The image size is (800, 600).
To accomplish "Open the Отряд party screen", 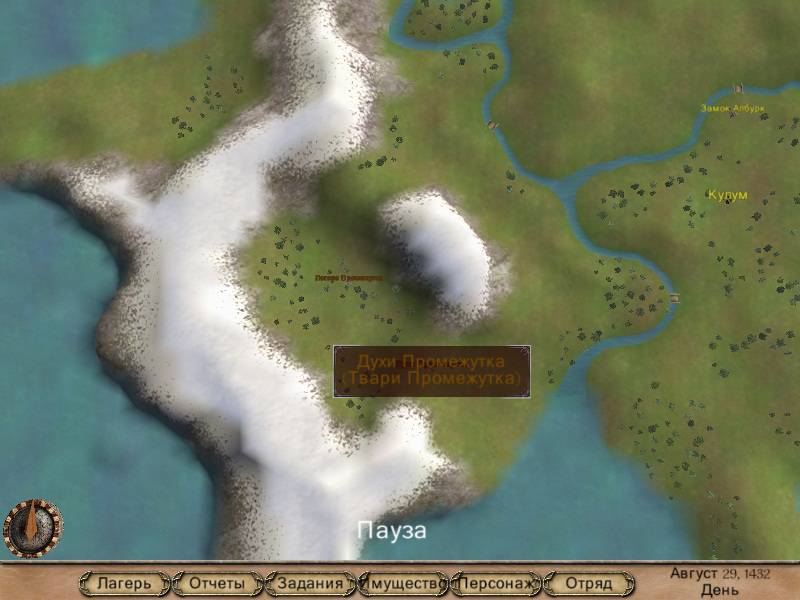I will (x=589, y=583).
